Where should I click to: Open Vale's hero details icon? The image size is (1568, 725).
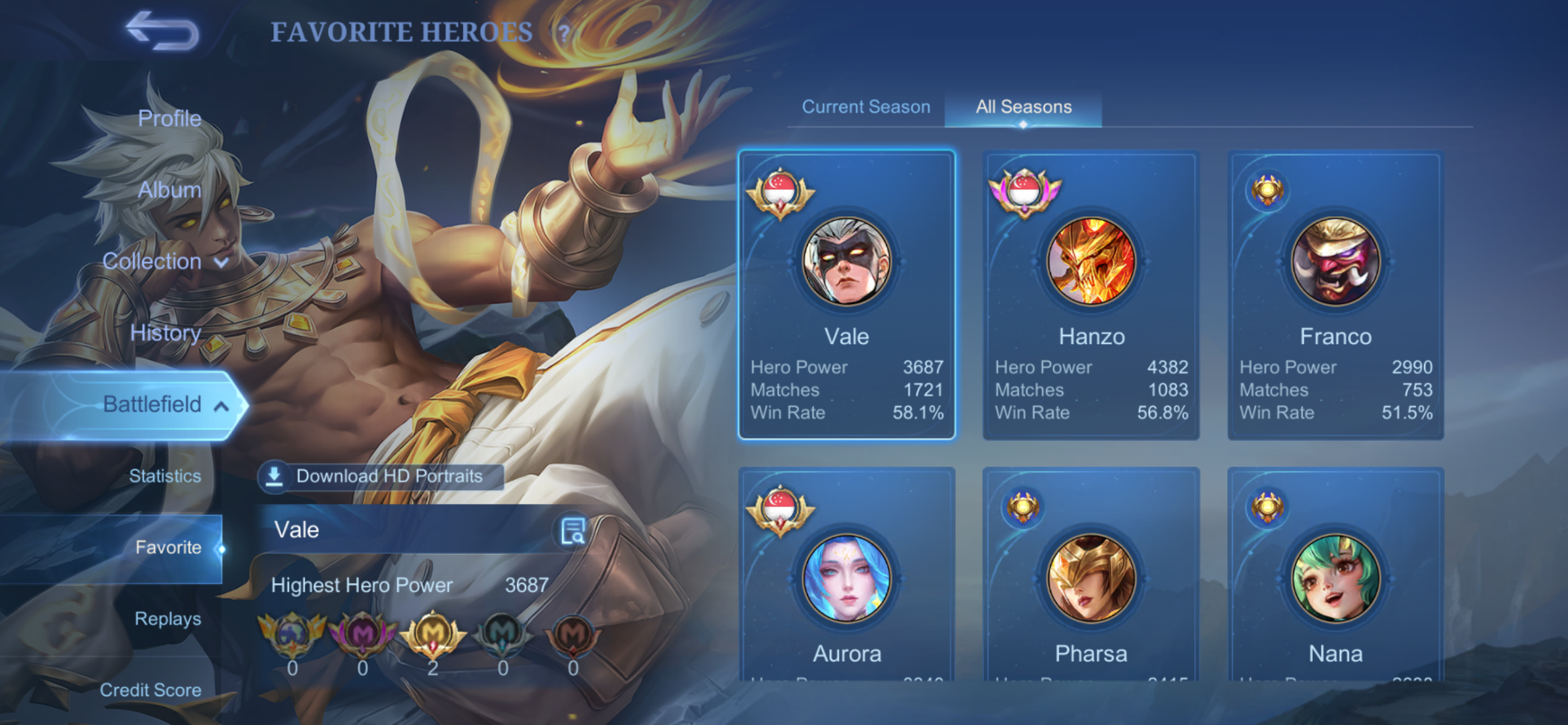pos(572,531)
